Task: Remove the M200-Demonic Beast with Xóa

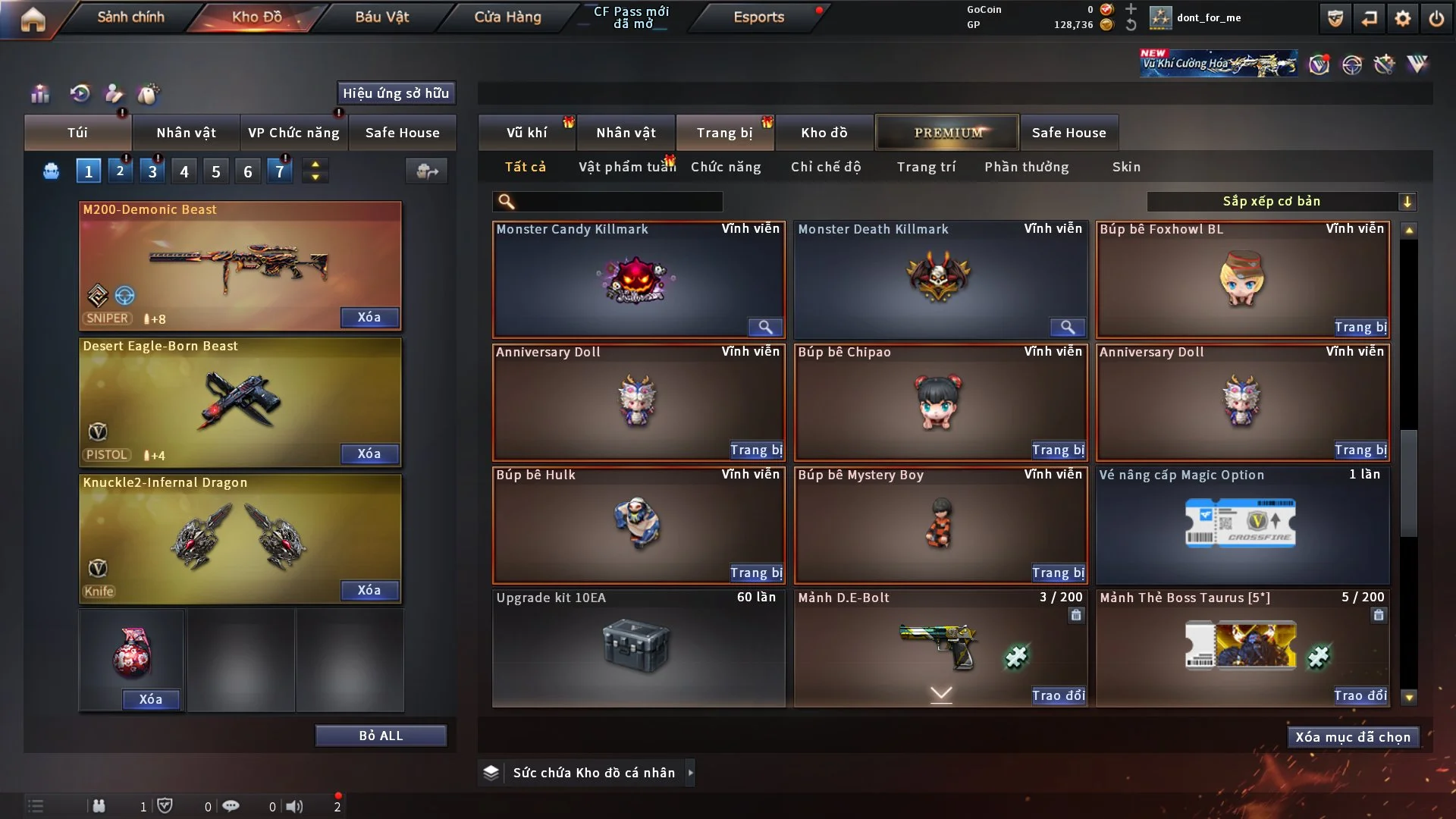Action: click(369, 317)
